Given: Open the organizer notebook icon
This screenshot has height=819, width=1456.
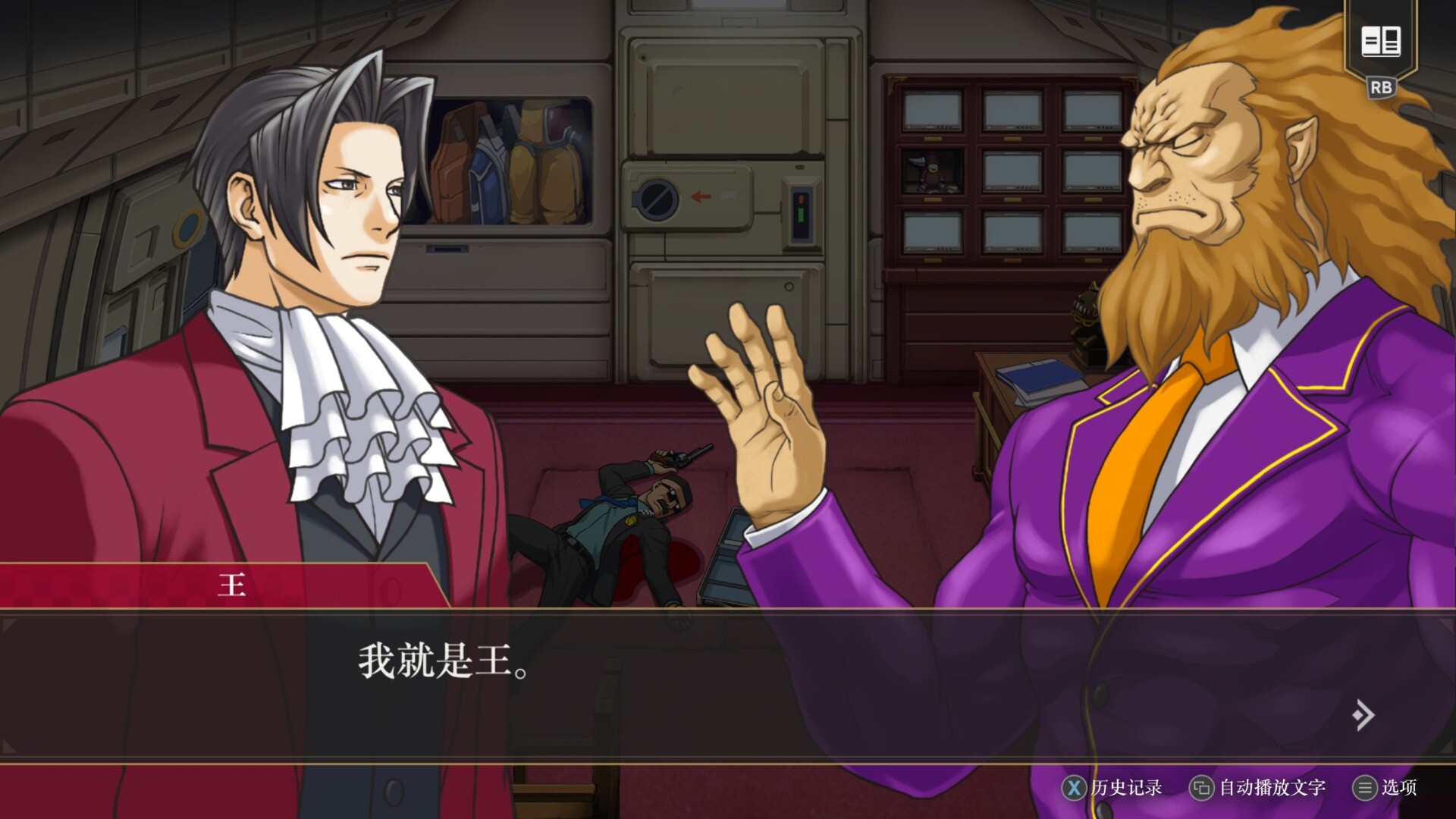Looking at the screenshot, I should tap(1380, 41).
